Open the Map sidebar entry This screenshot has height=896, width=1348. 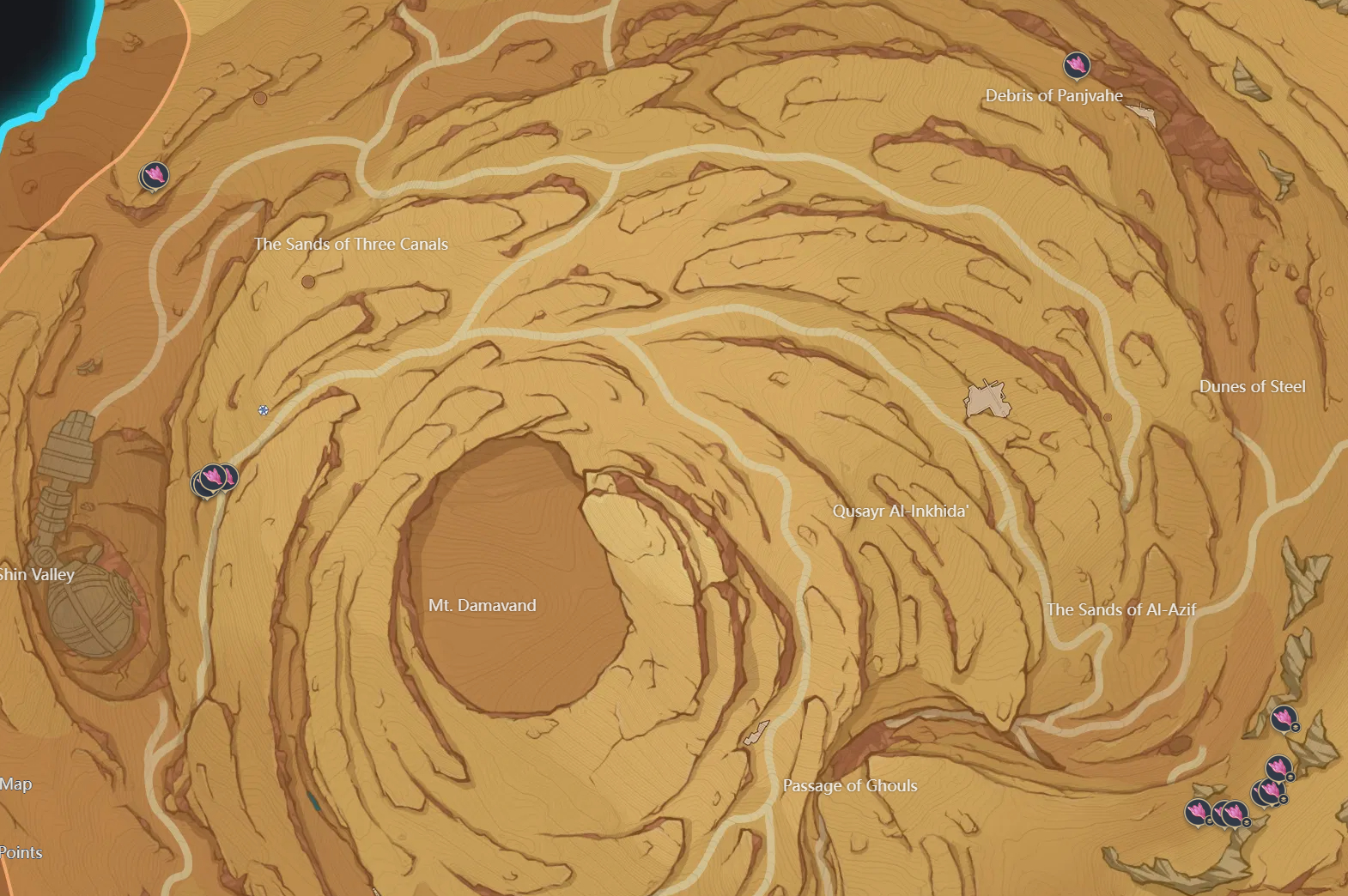point(17,784)
